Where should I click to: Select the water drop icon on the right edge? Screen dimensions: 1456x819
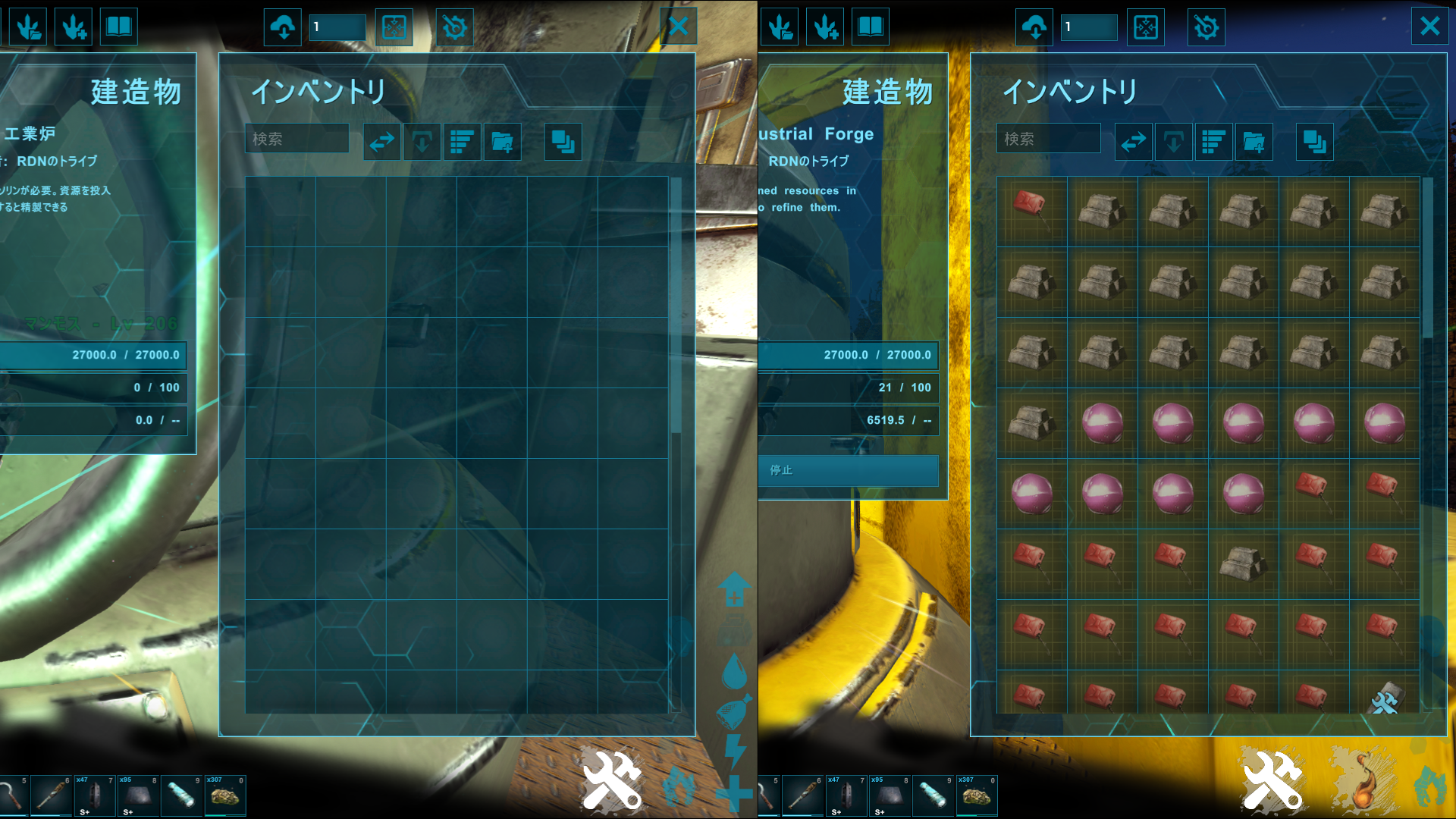coord(734,670)
